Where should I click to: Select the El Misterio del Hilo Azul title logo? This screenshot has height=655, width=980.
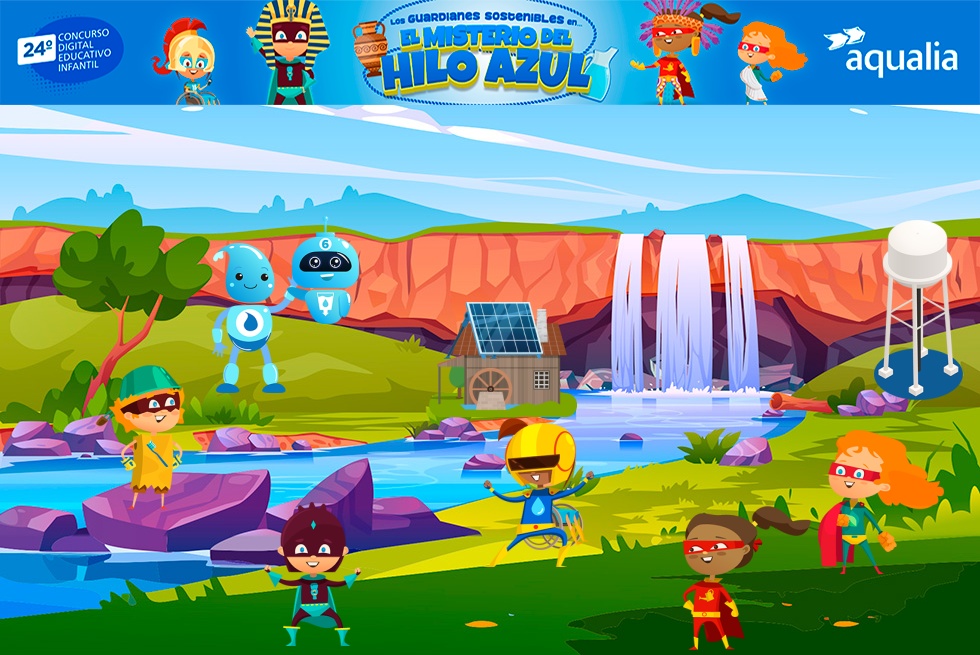(488, 57)
